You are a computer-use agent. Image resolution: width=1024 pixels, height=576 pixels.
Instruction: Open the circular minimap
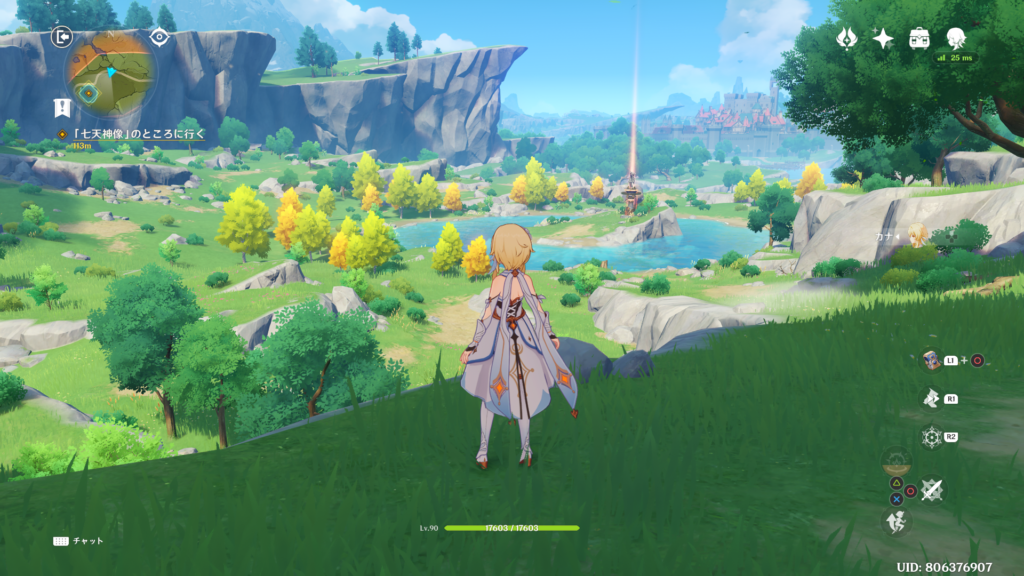pos(110,73)
